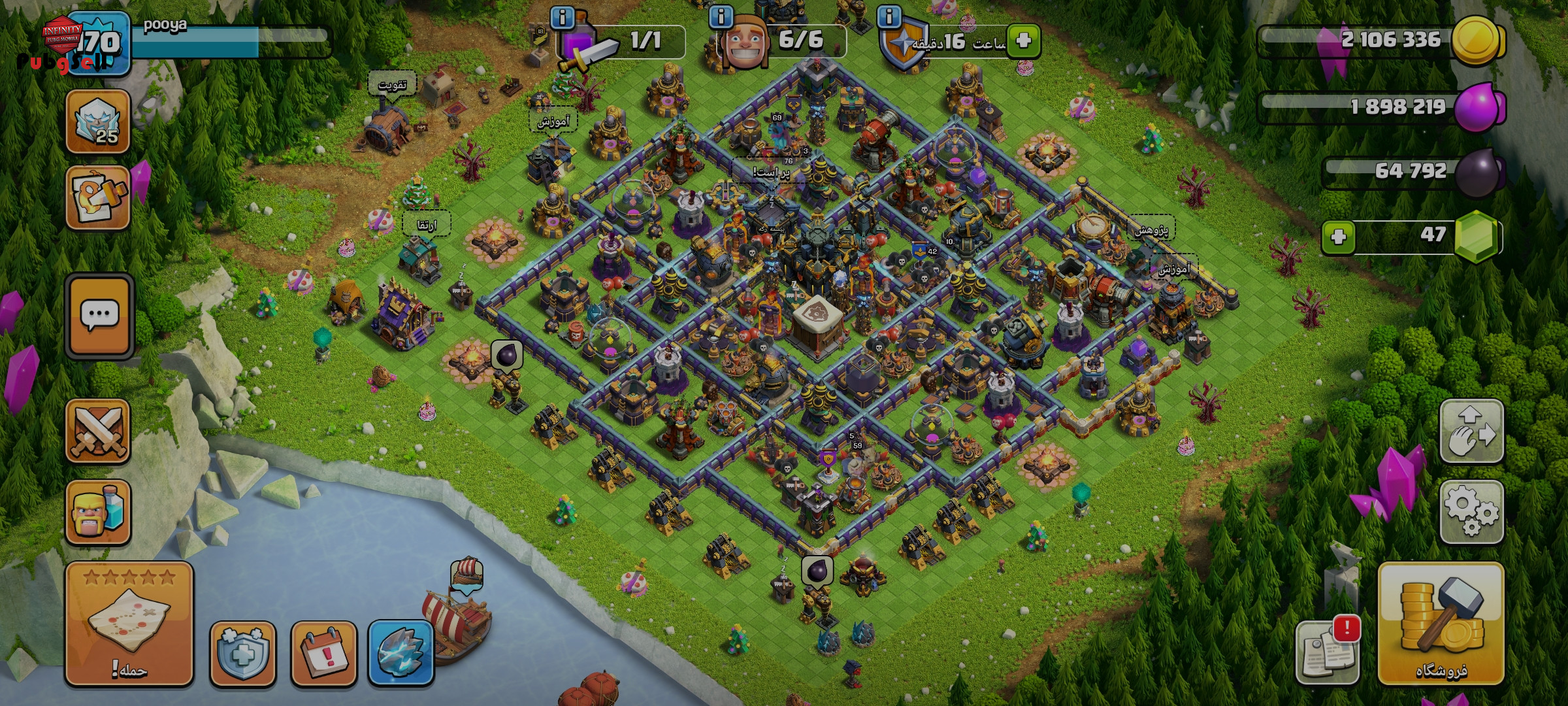Screen dimensions: 1568x706
Task: Tap the Attack map button
Action: click(129, 624)
